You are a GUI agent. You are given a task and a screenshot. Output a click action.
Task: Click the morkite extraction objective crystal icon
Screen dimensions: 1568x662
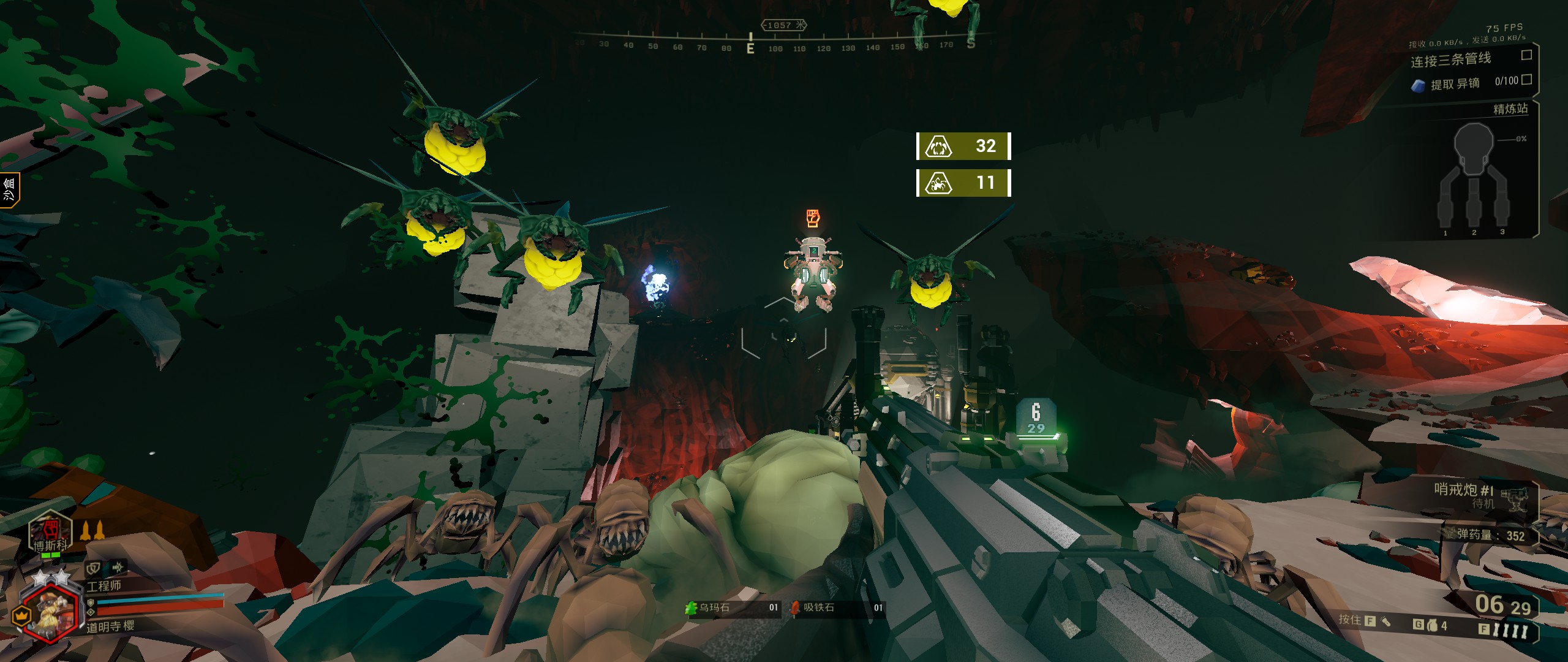1418,86
